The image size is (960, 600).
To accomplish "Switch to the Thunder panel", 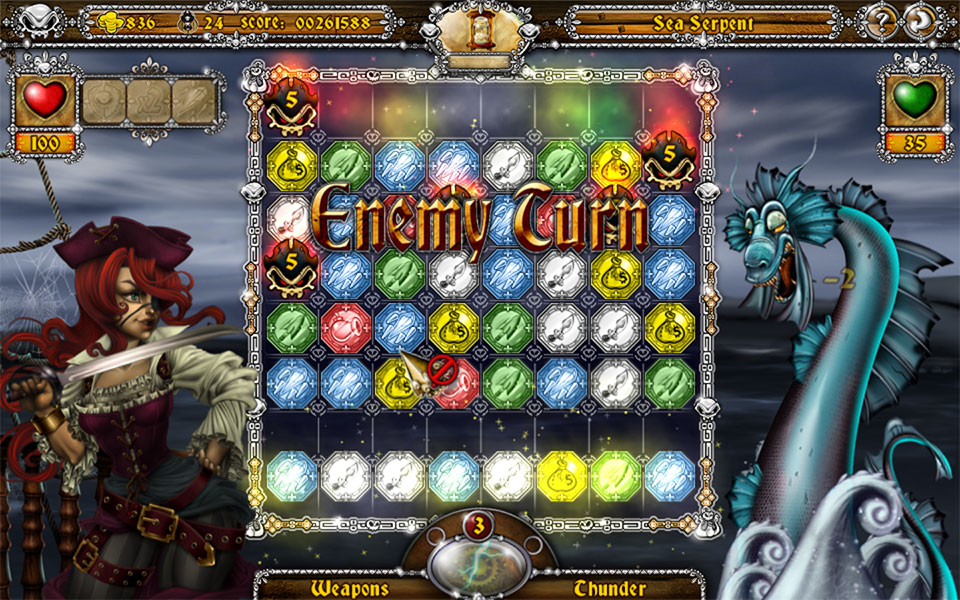I will [610, 587].
